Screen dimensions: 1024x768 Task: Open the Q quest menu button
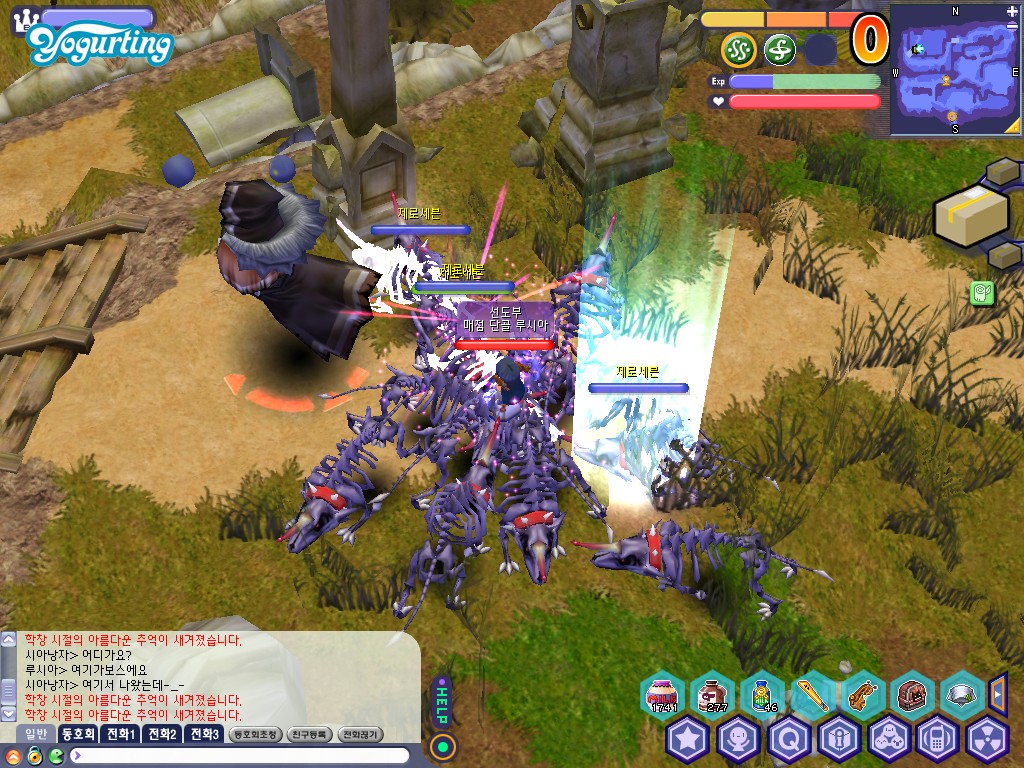pyautogui.click(x=788, y=739)
